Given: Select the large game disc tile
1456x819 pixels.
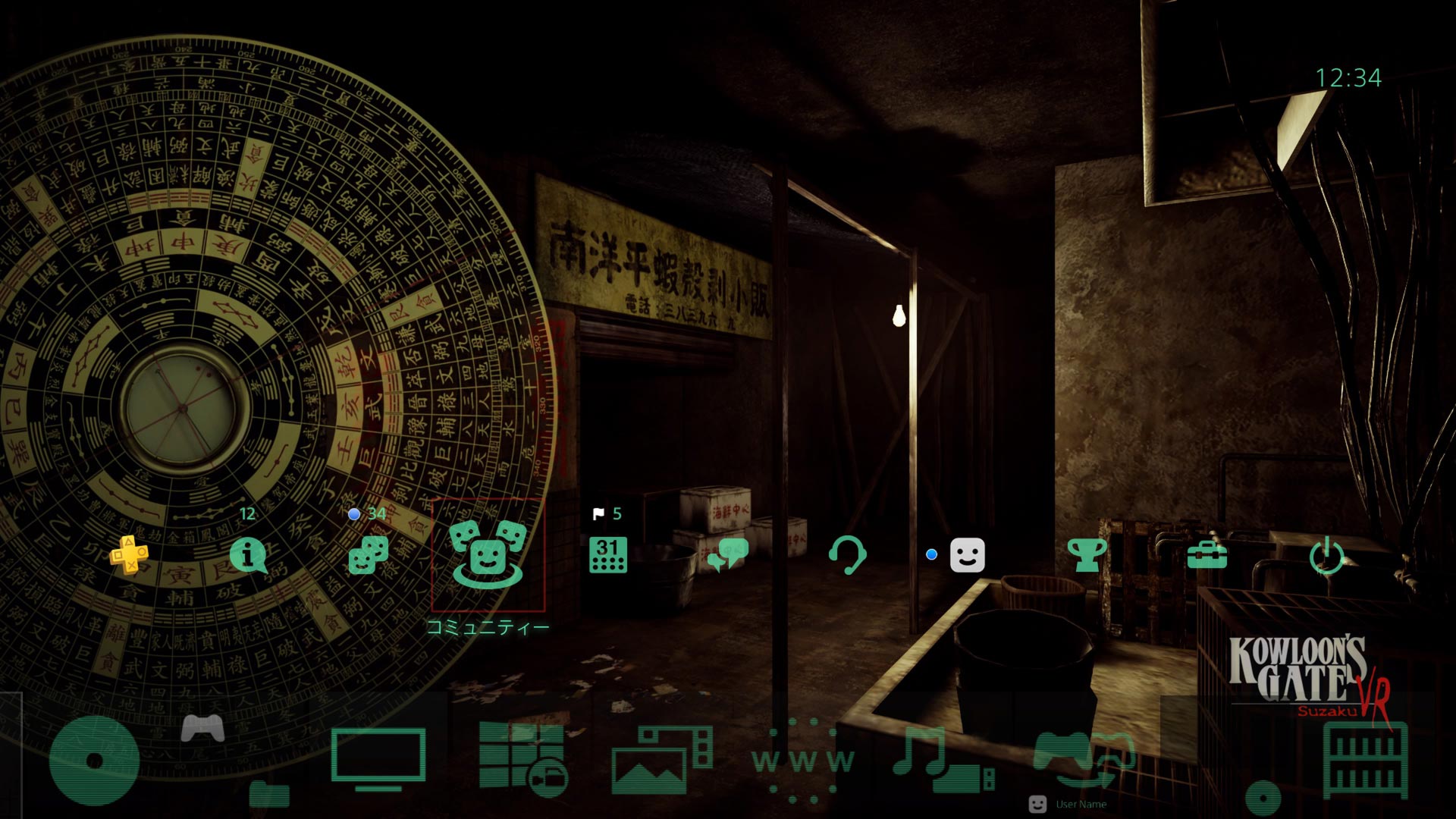Looking at the screenshot, I should [94, 760].
